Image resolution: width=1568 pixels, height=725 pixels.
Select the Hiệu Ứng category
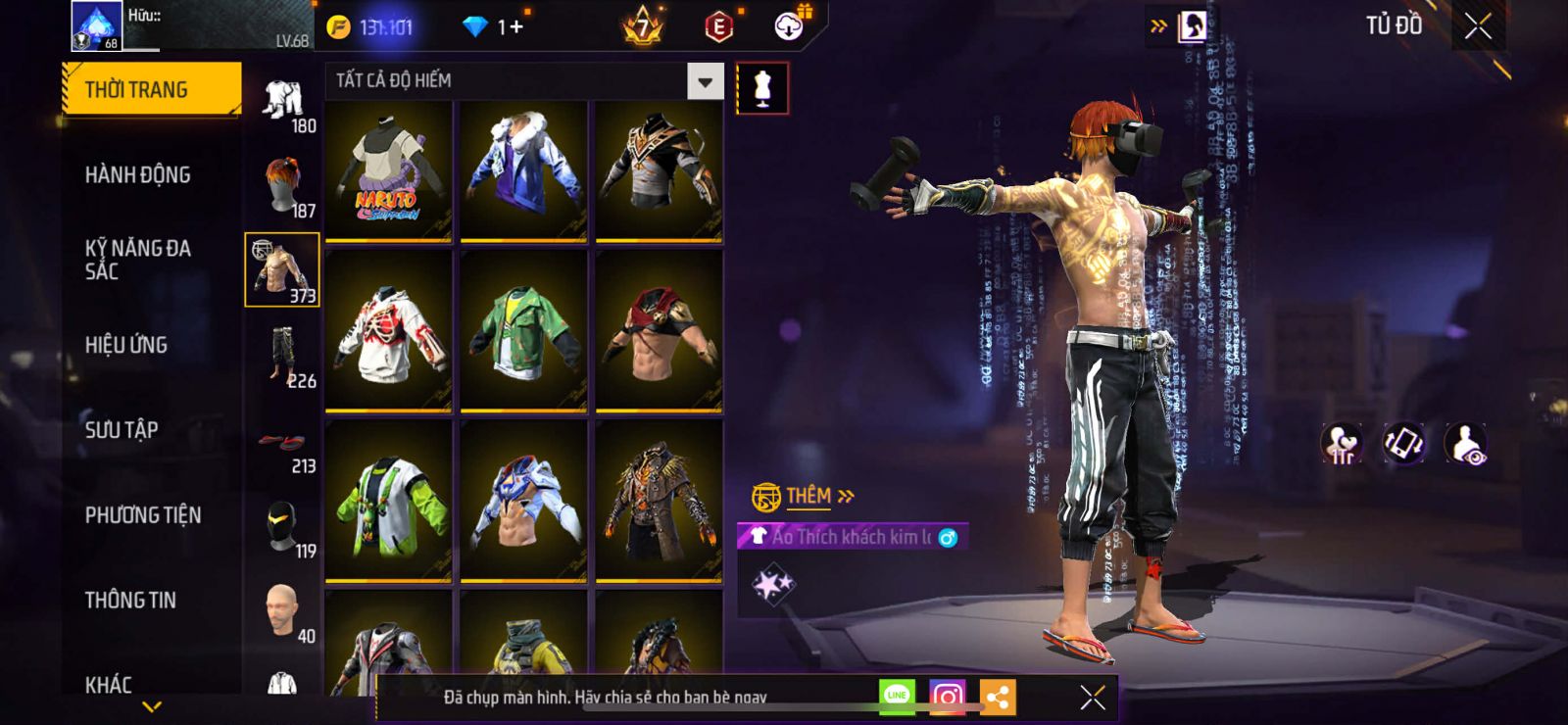(125, 345)
